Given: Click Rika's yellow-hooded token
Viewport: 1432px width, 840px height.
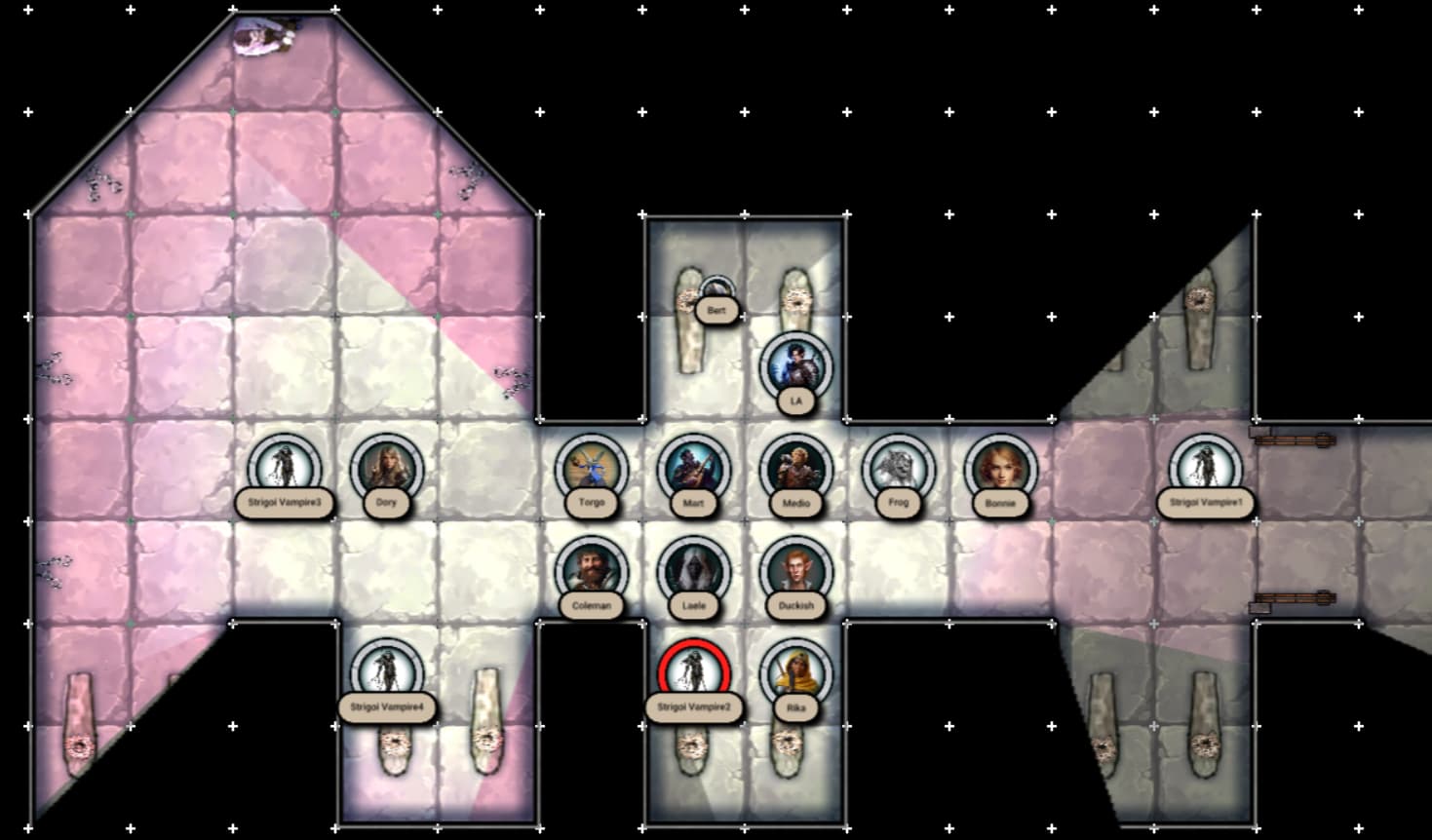Looking at the screenshot, I should [x=796, y=674].
